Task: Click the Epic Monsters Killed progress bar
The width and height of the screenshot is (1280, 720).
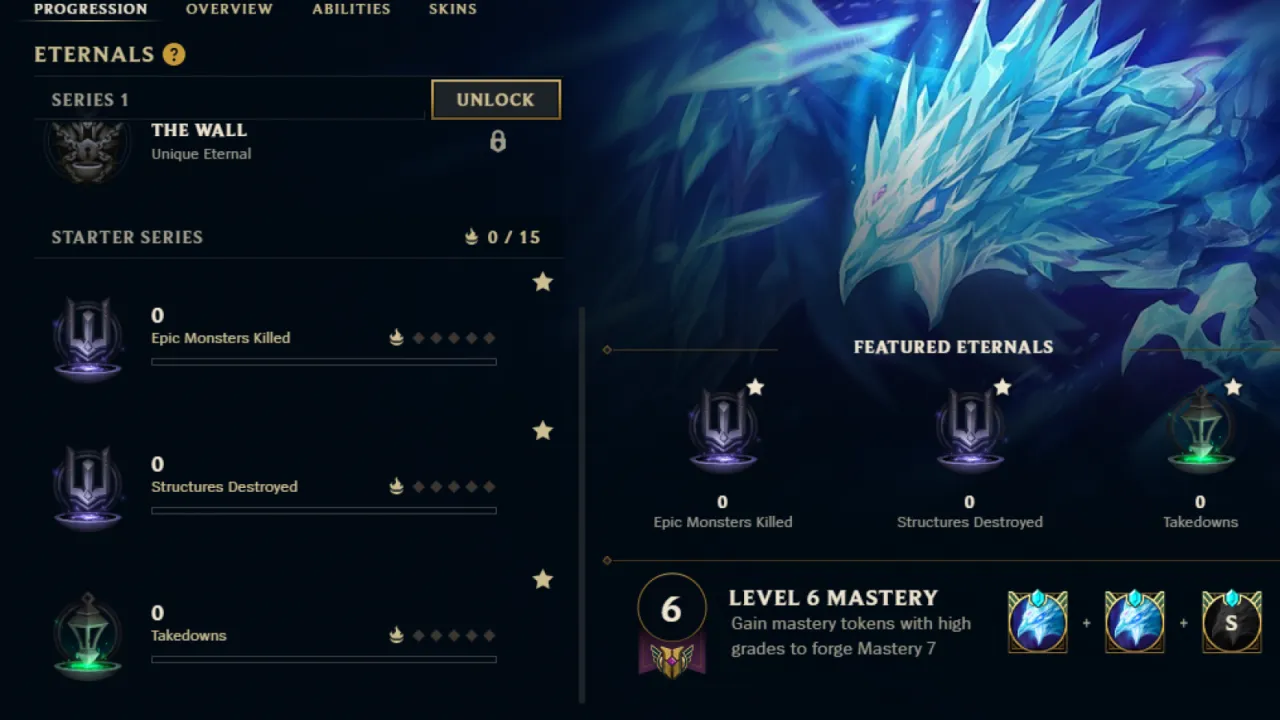Action: pos(323,362)
